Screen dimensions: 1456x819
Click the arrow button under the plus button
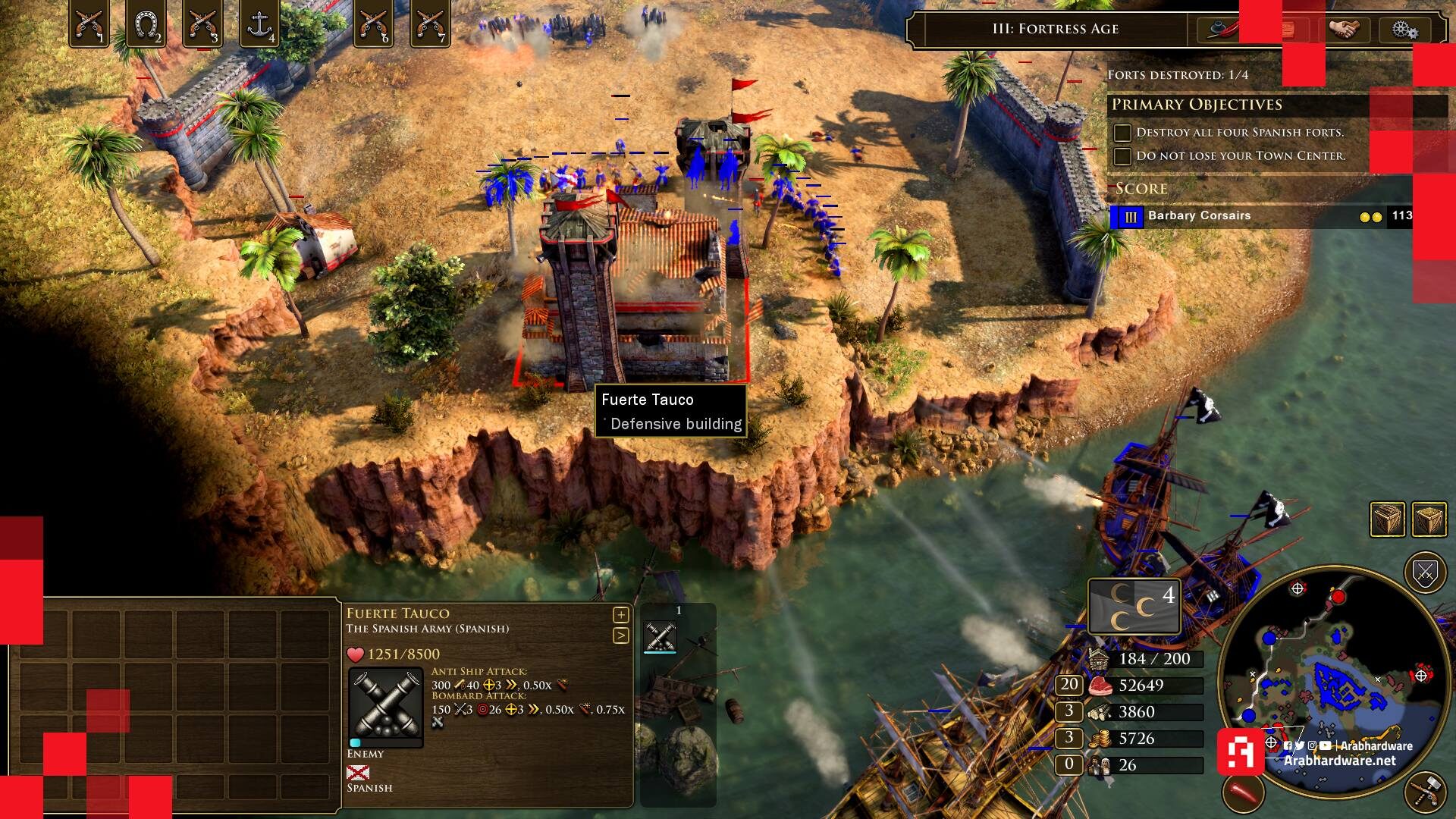pyautogui.click(x=620, y=635)
